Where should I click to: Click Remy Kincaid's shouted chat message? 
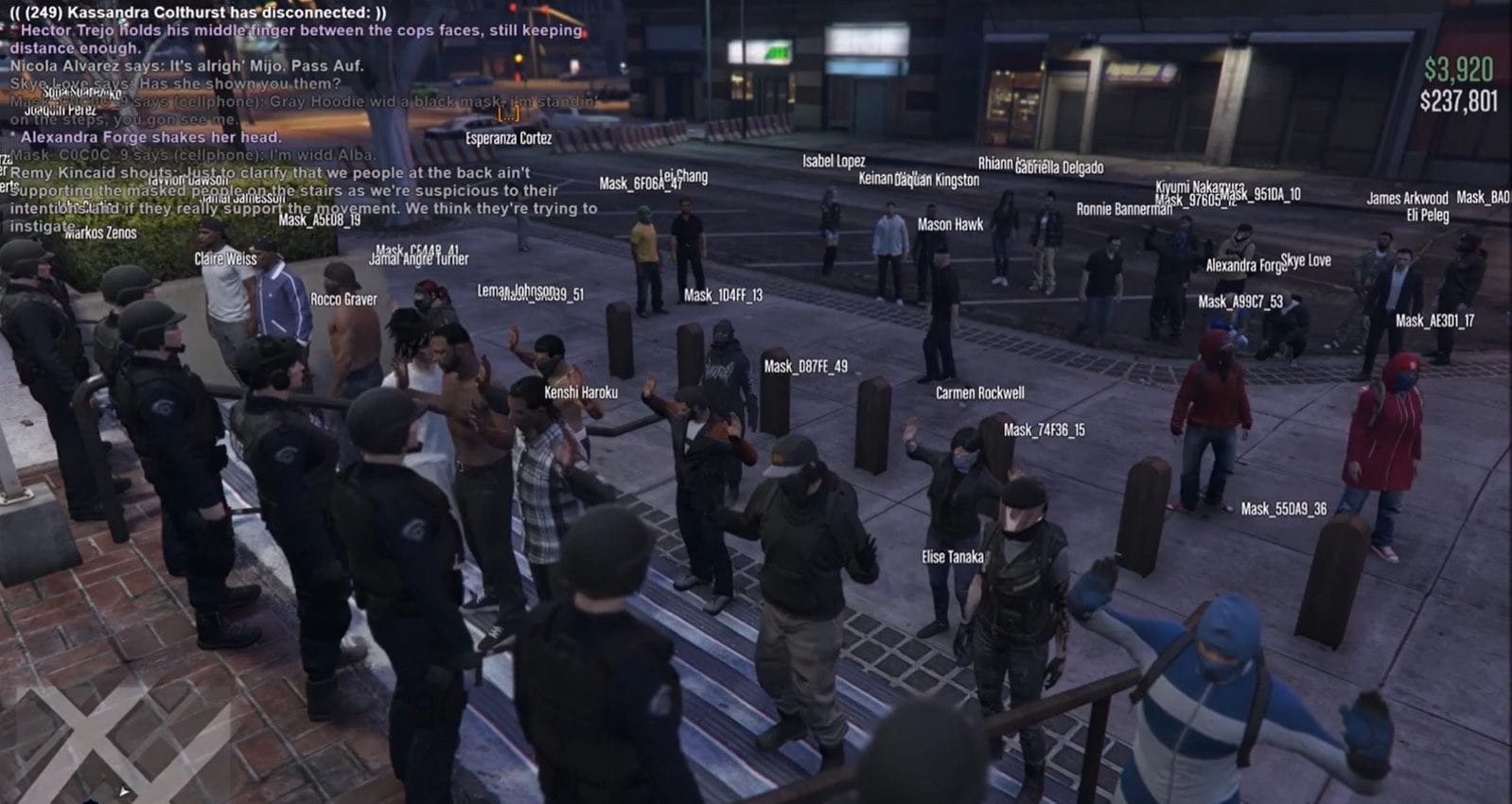point(273,173)
